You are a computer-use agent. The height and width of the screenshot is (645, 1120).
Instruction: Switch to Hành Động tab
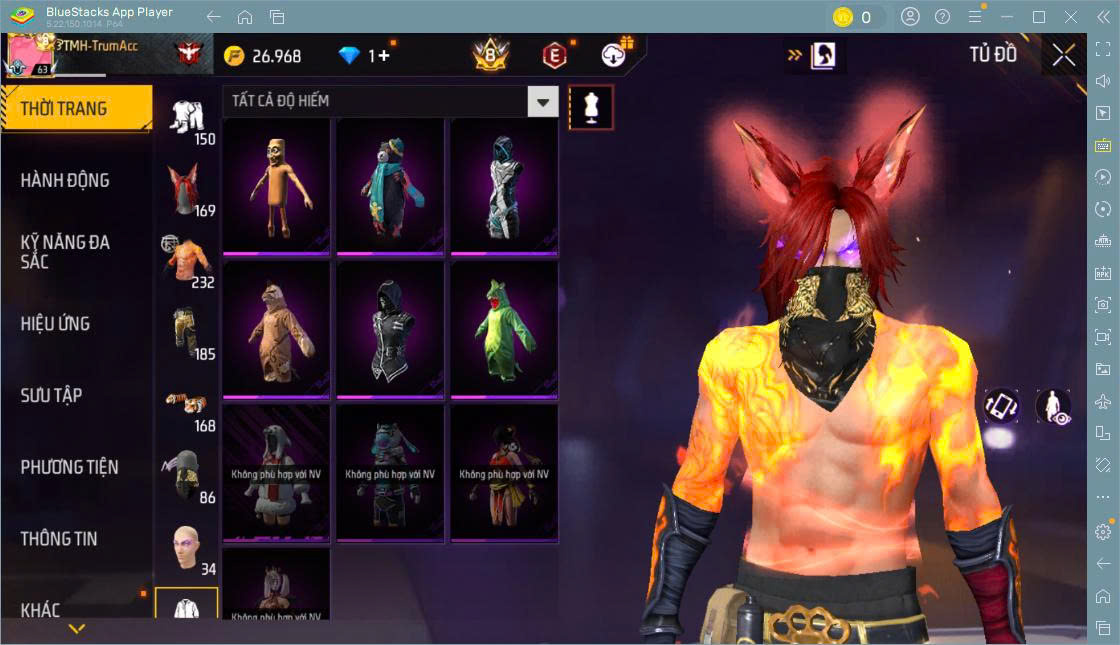pyautogui.click(x=66, y=181)
